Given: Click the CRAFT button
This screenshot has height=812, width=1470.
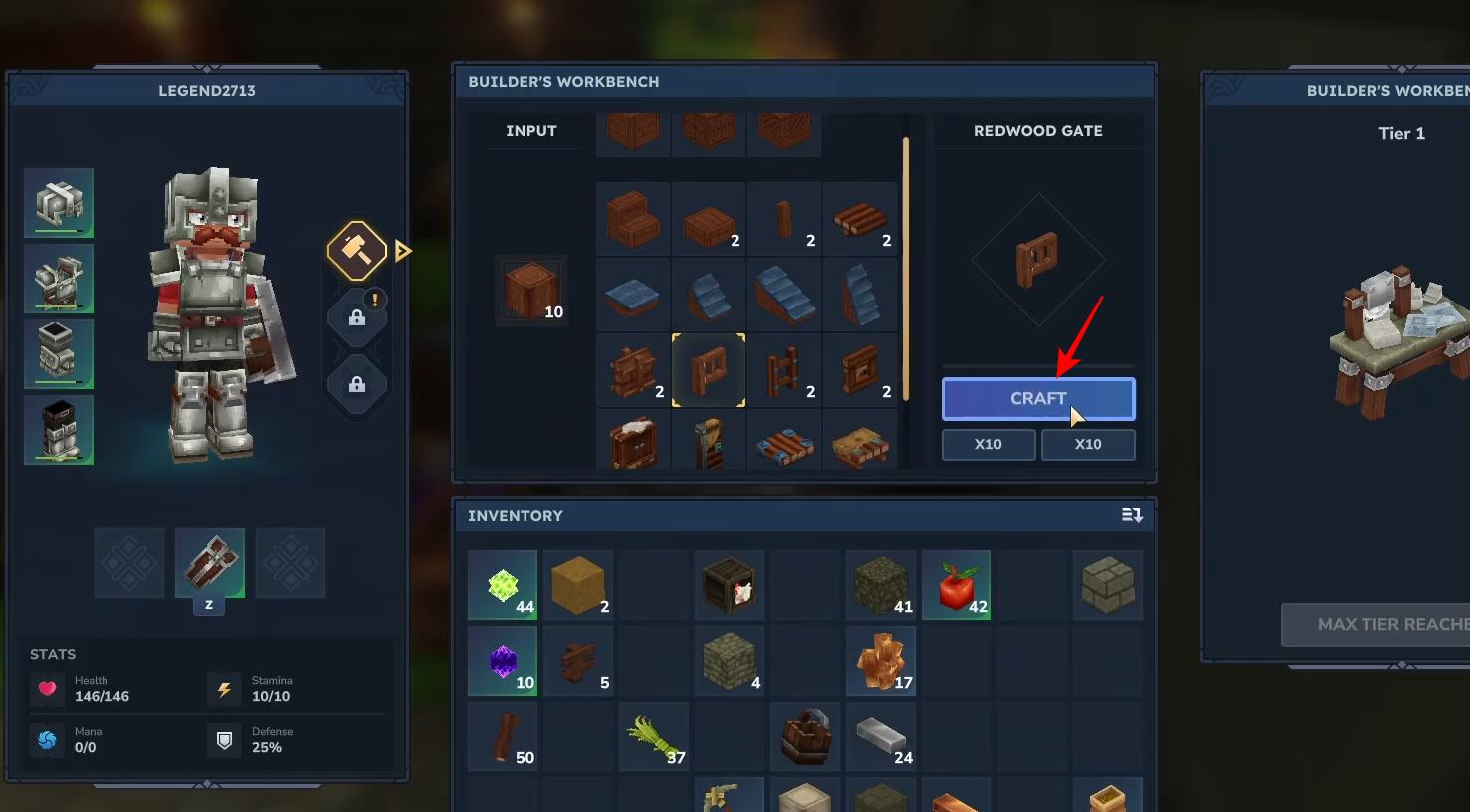Looking at the screenshot, I should [1038, 399].
